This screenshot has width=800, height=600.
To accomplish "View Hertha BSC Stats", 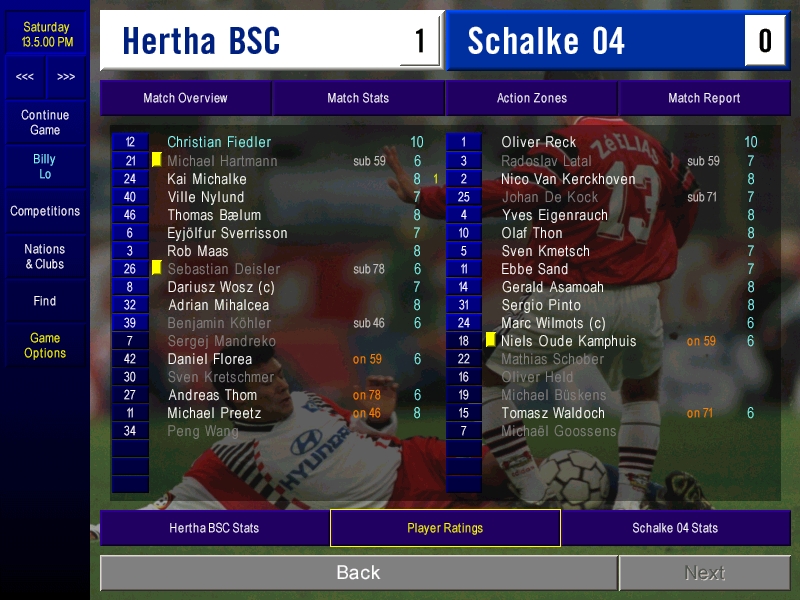I will point(214,528).
